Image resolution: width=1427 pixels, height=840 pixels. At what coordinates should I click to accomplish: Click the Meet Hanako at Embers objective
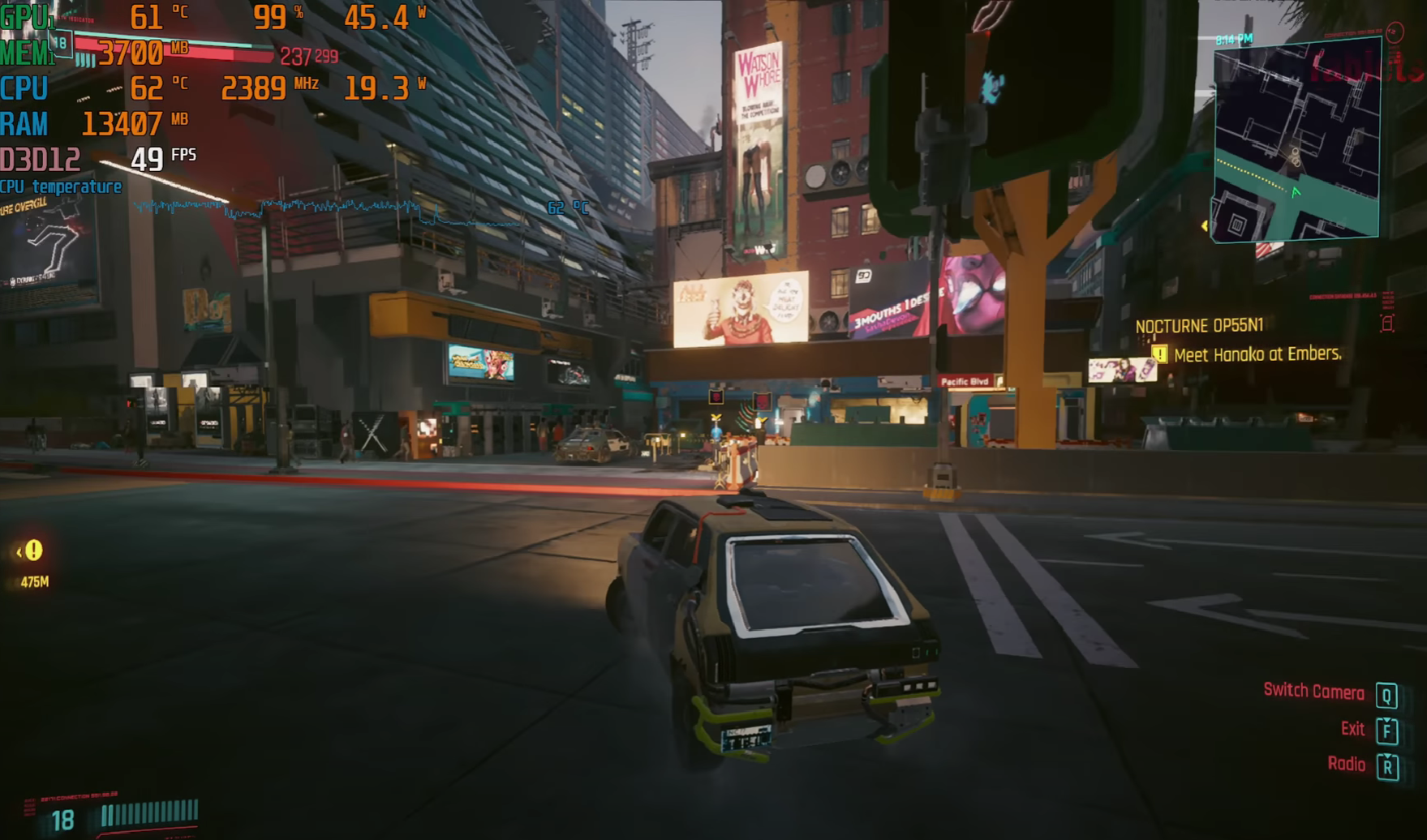point(1257,354)
